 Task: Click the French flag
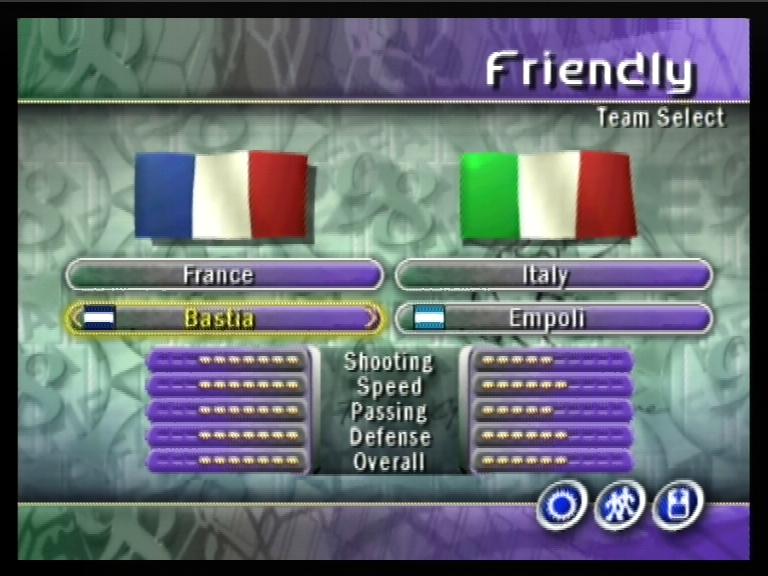(x=221, y=195)
